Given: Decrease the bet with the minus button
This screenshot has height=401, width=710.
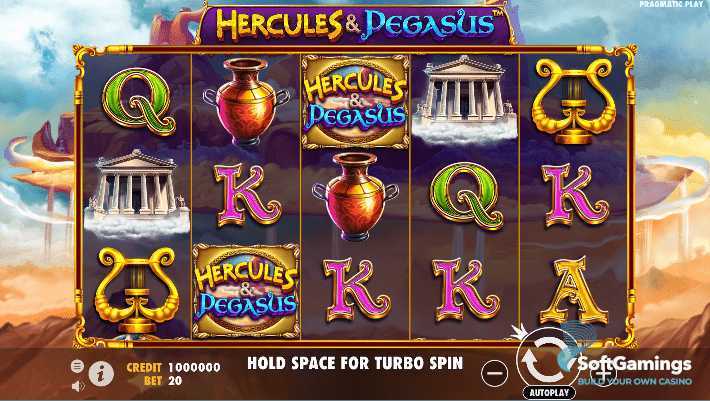Looking at the screenshot, I should [x=493, y=373].
